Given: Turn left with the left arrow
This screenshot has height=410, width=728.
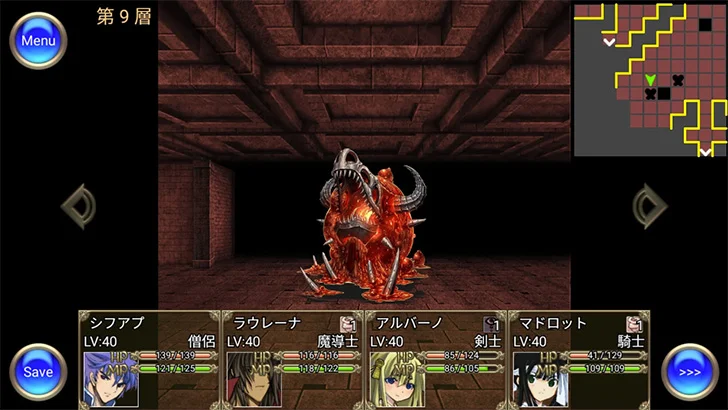Looking at the screenshot, I should pyautogui.click(x=78, y=207).
